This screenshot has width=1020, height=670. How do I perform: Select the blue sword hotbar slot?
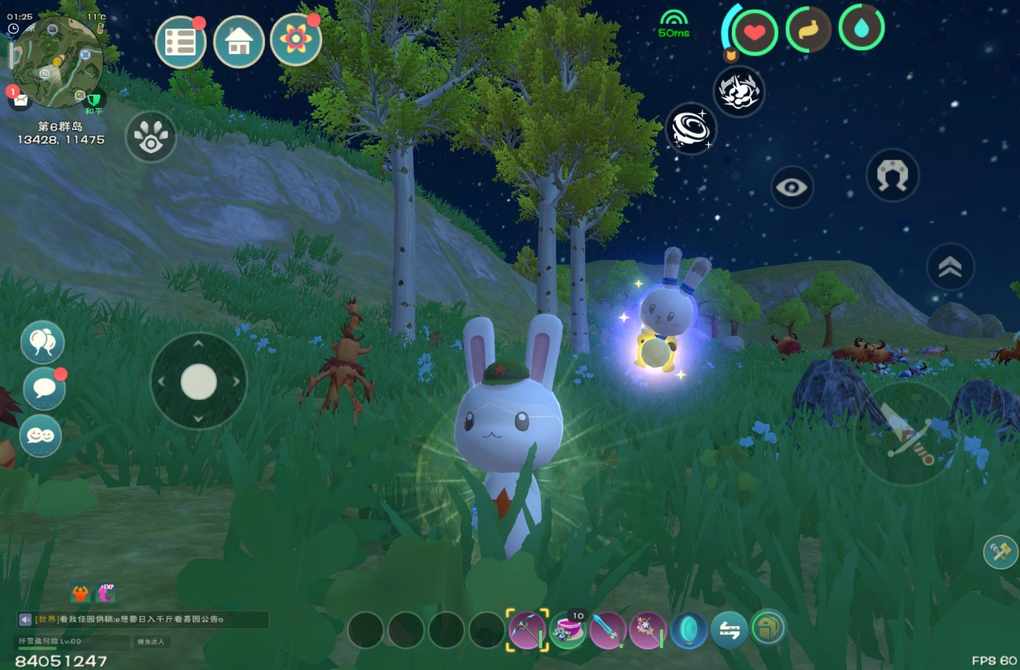[x=608, y=630]
